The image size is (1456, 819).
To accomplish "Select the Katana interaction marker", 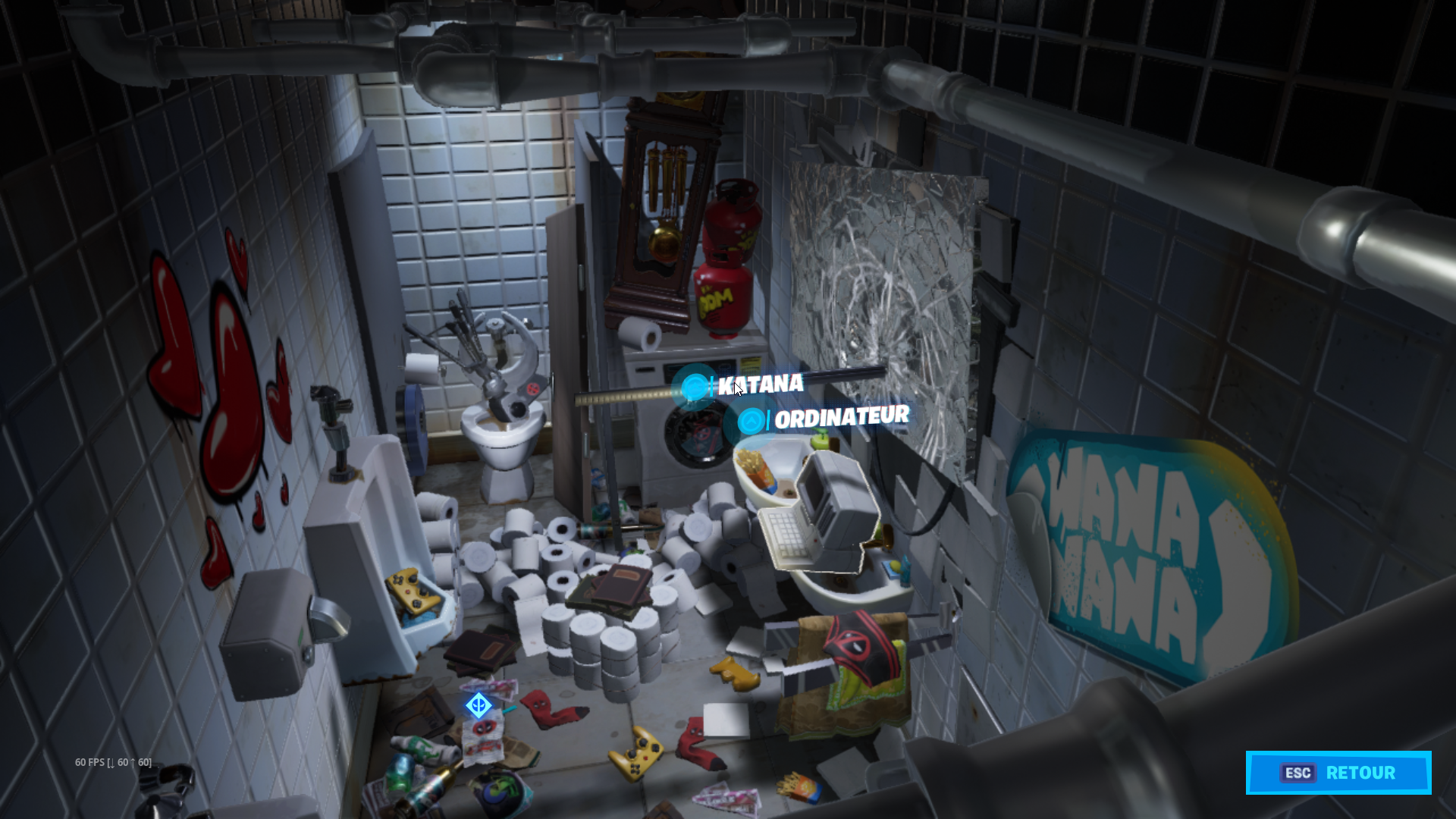I will pyautogui.click(x=694, y=388).
